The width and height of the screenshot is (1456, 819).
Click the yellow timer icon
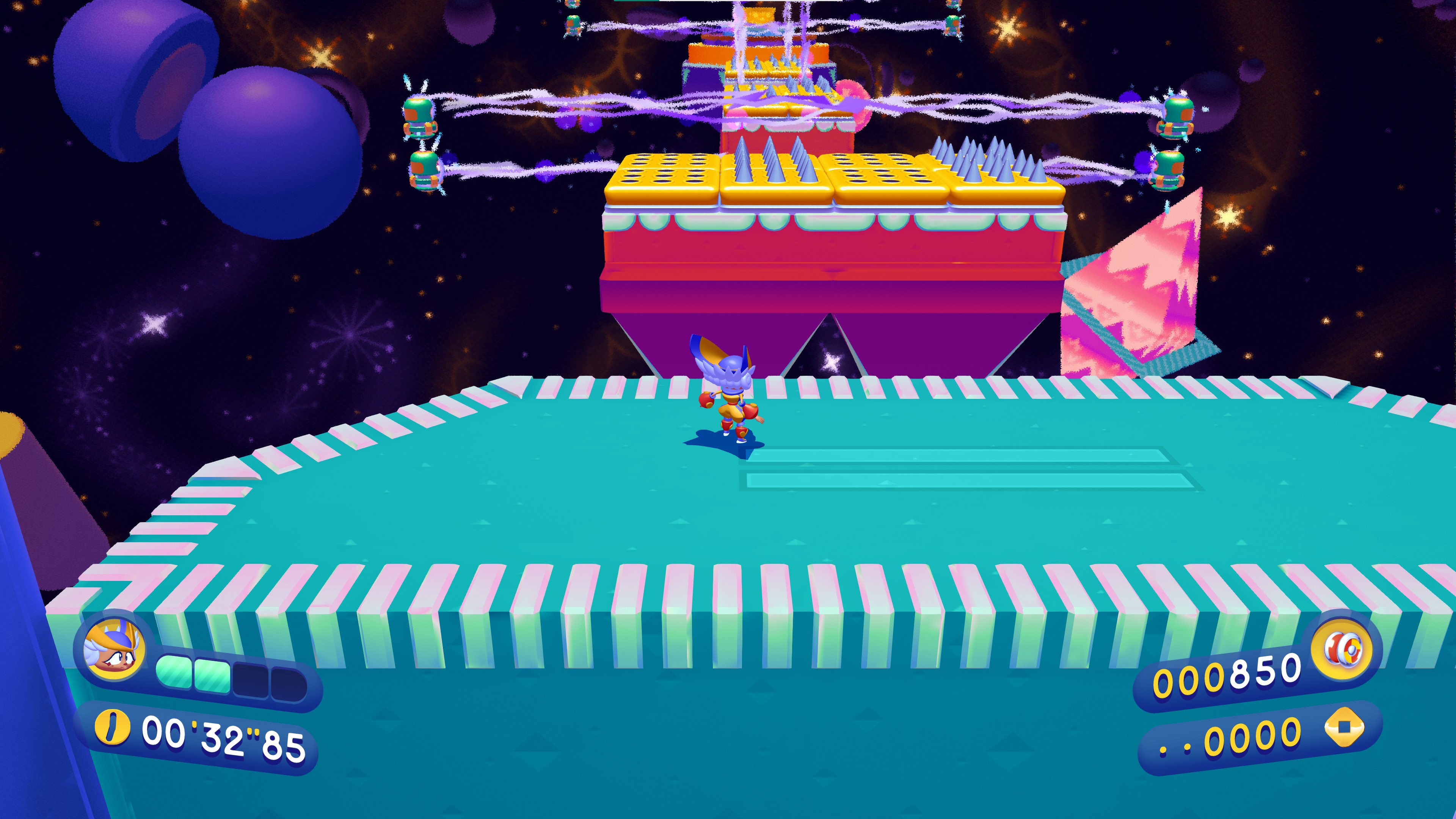112,727
